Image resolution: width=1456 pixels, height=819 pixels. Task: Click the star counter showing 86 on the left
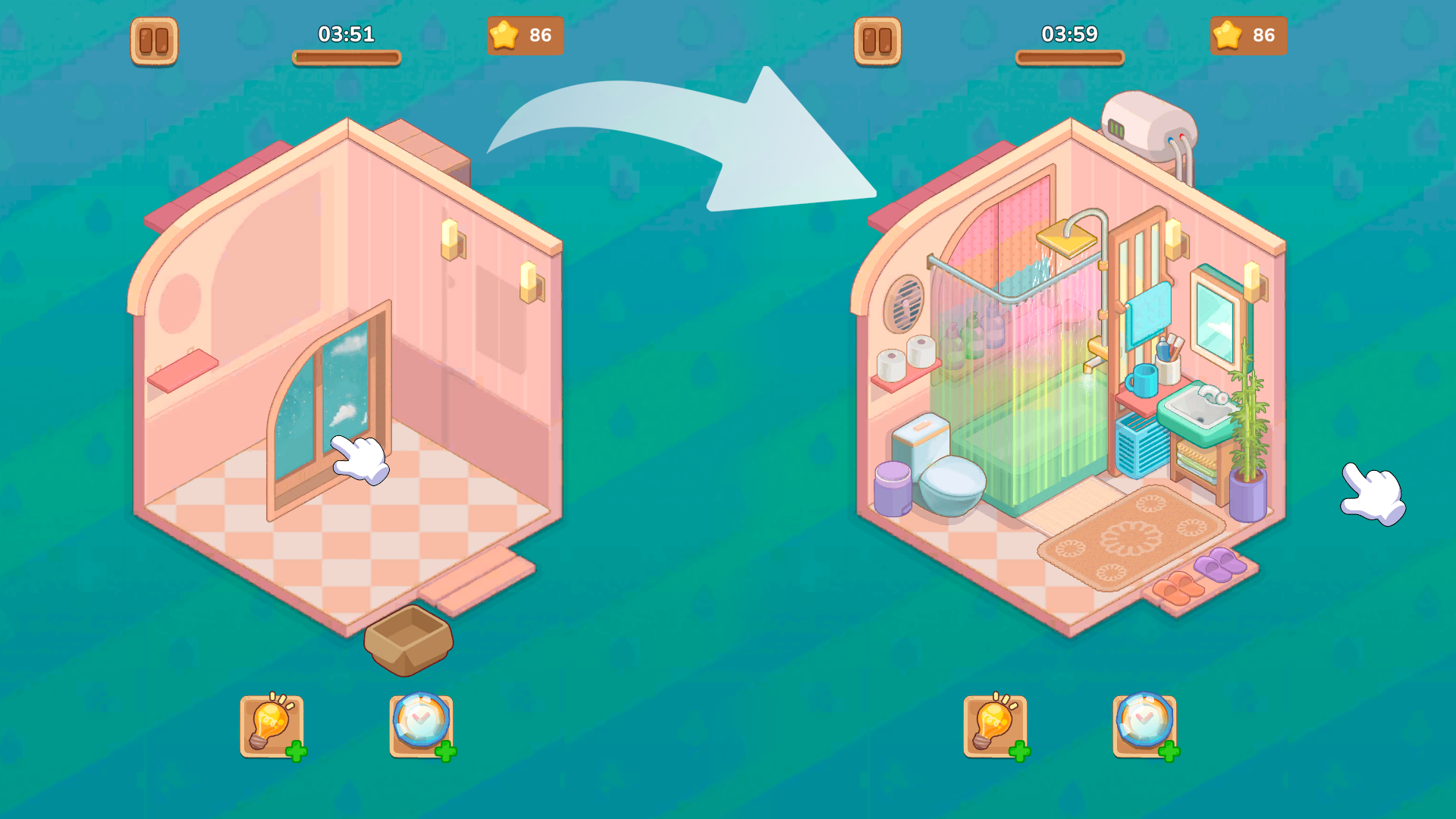(525, 33)
